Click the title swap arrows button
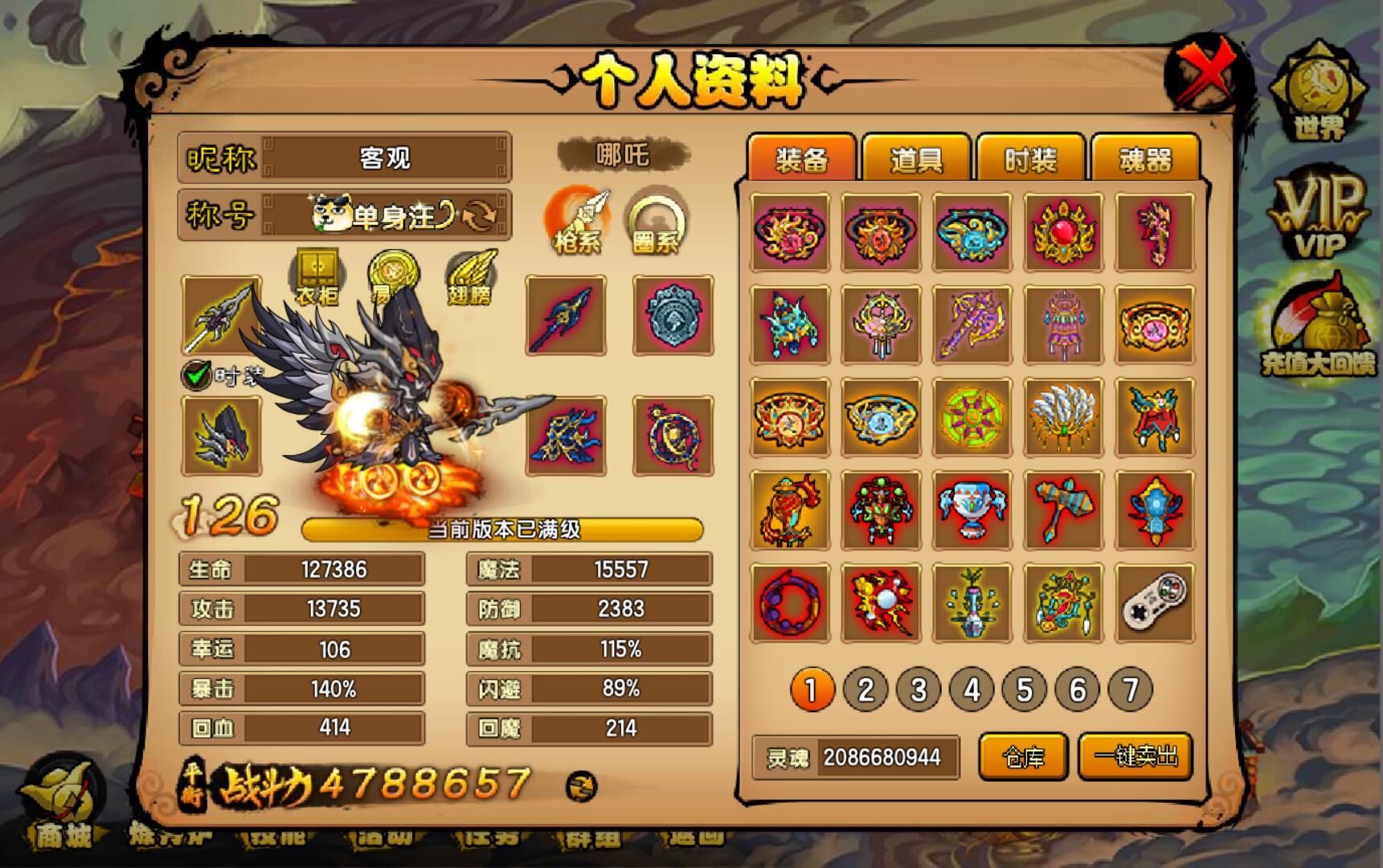1383x868 pixels. point(481,215)
